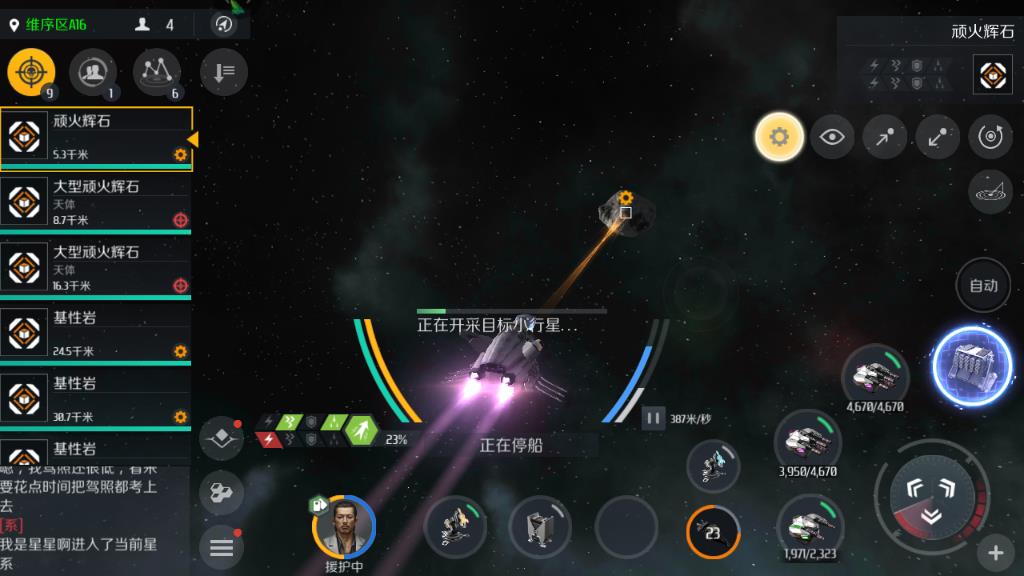Toggle the 自动 auto button

pos(984,285)
